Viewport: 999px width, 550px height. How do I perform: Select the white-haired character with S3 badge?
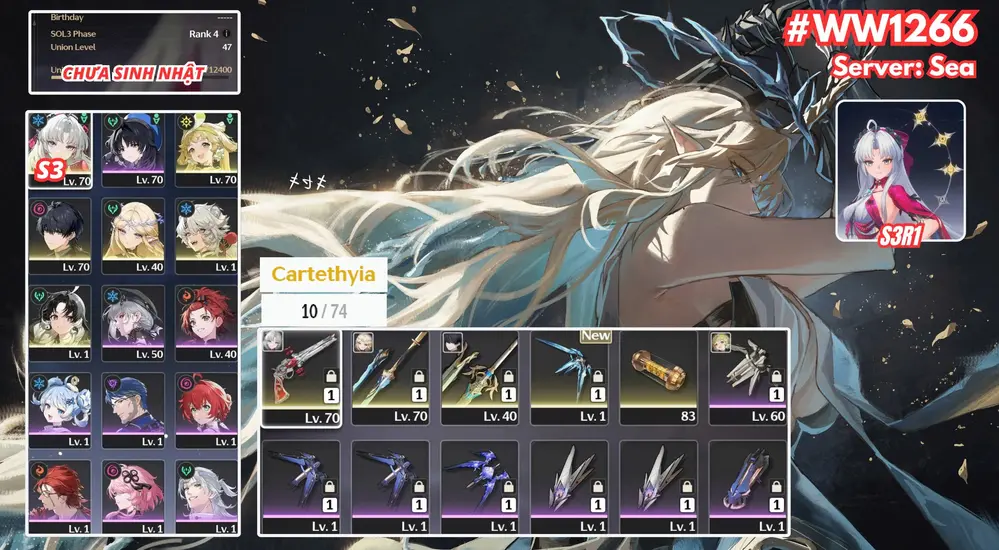pos(60,149)
